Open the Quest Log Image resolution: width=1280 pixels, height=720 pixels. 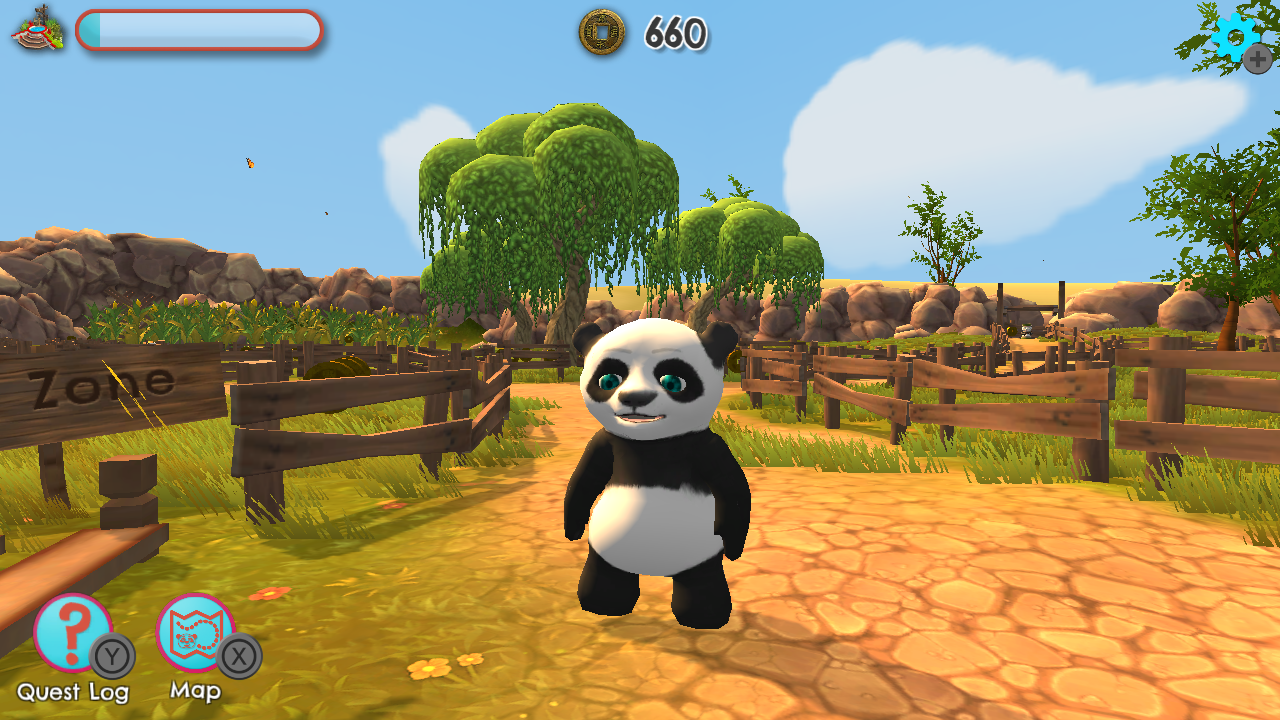(x=72, y=634)
